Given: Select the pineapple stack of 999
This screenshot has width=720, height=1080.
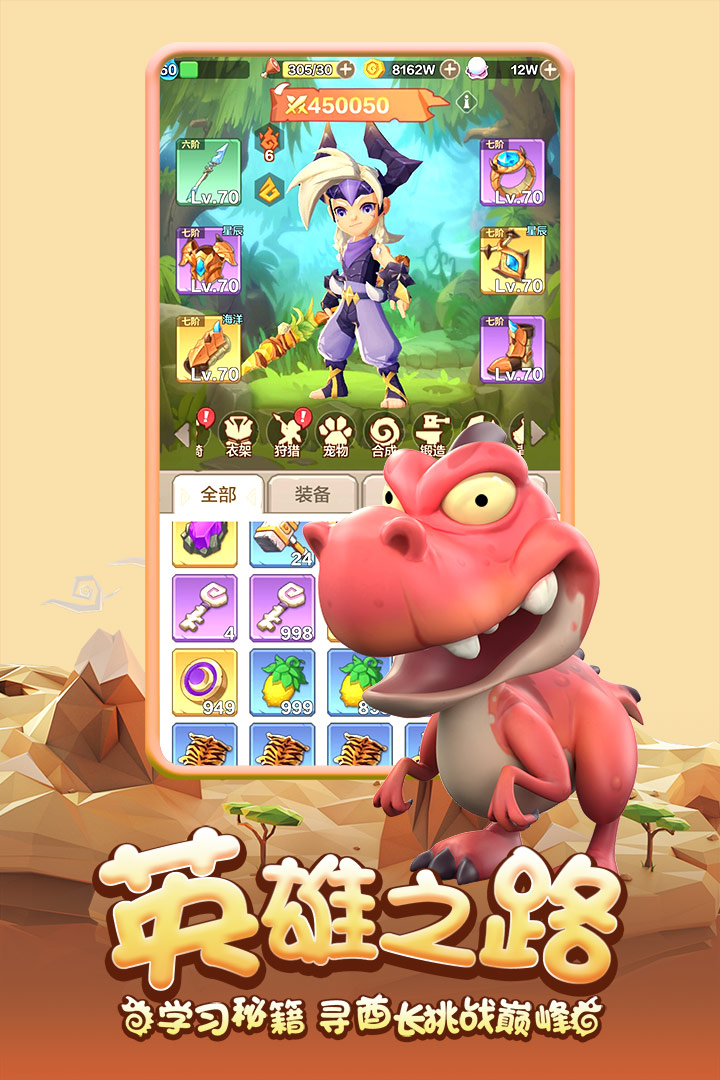Looking at the screenshot, I should point(282,683).
